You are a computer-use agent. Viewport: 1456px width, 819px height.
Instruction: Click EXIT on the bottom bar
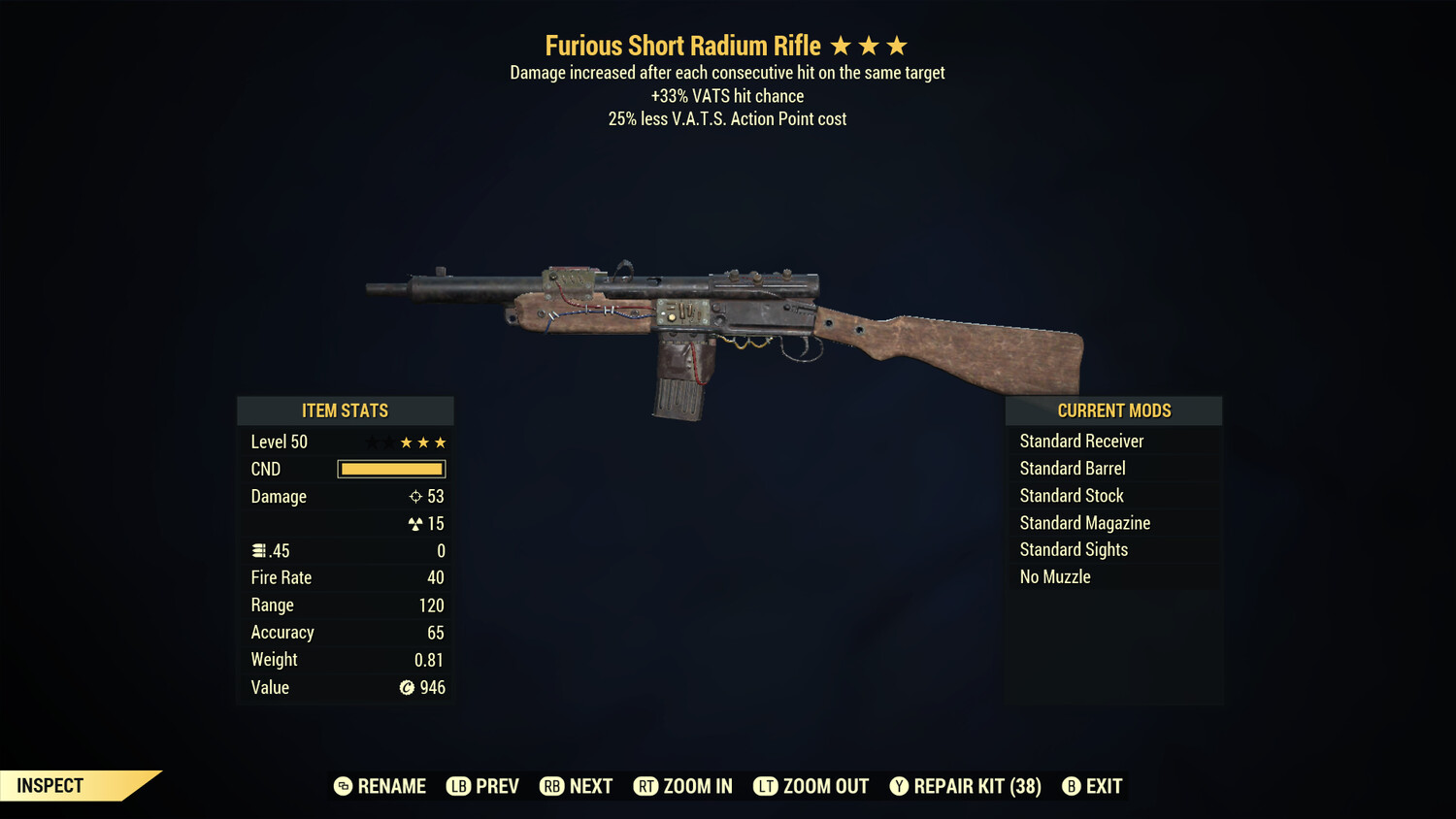pos(1101,786)
